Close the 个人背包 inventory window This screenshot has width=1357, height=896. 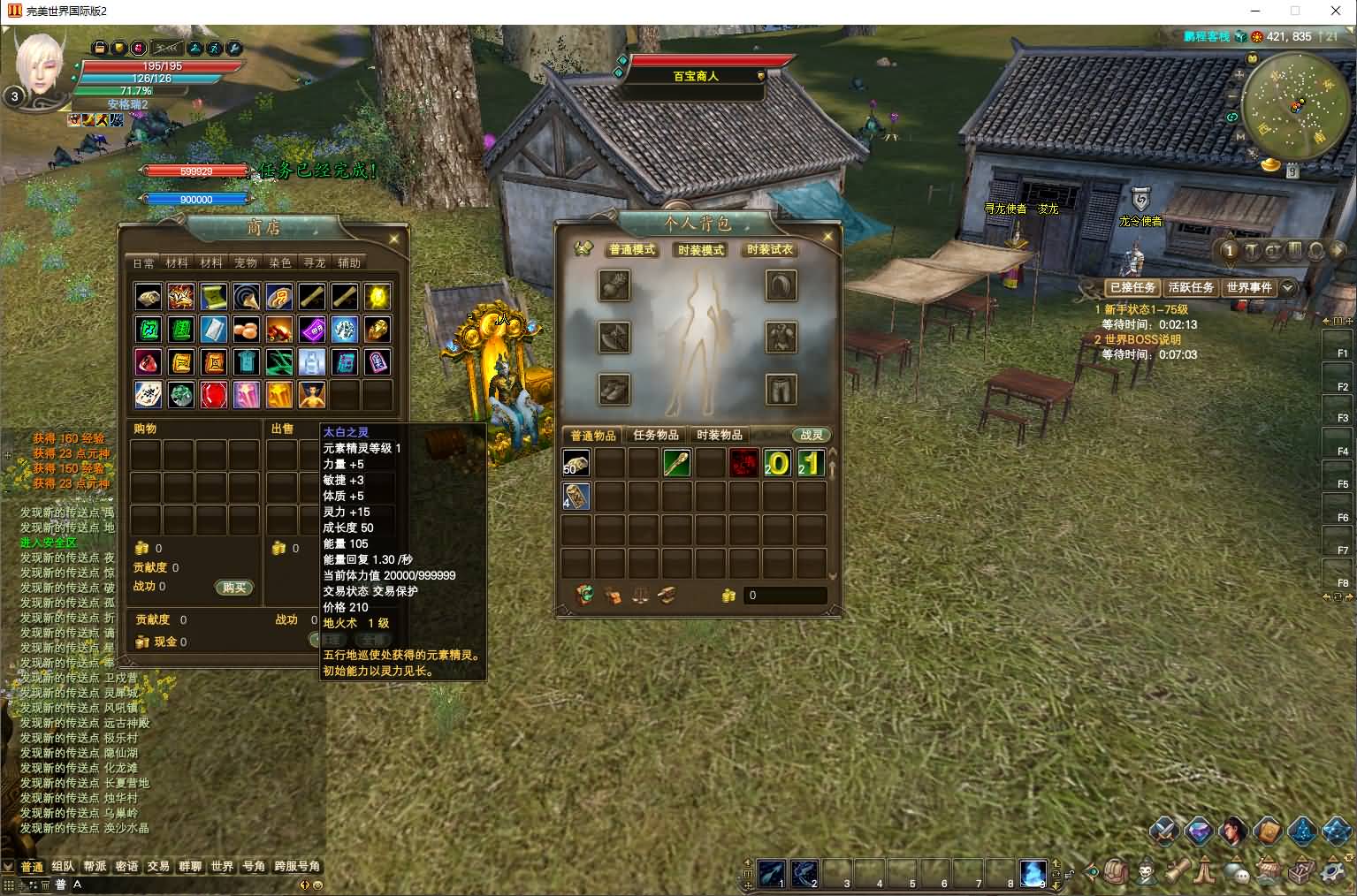pos(828,237)
